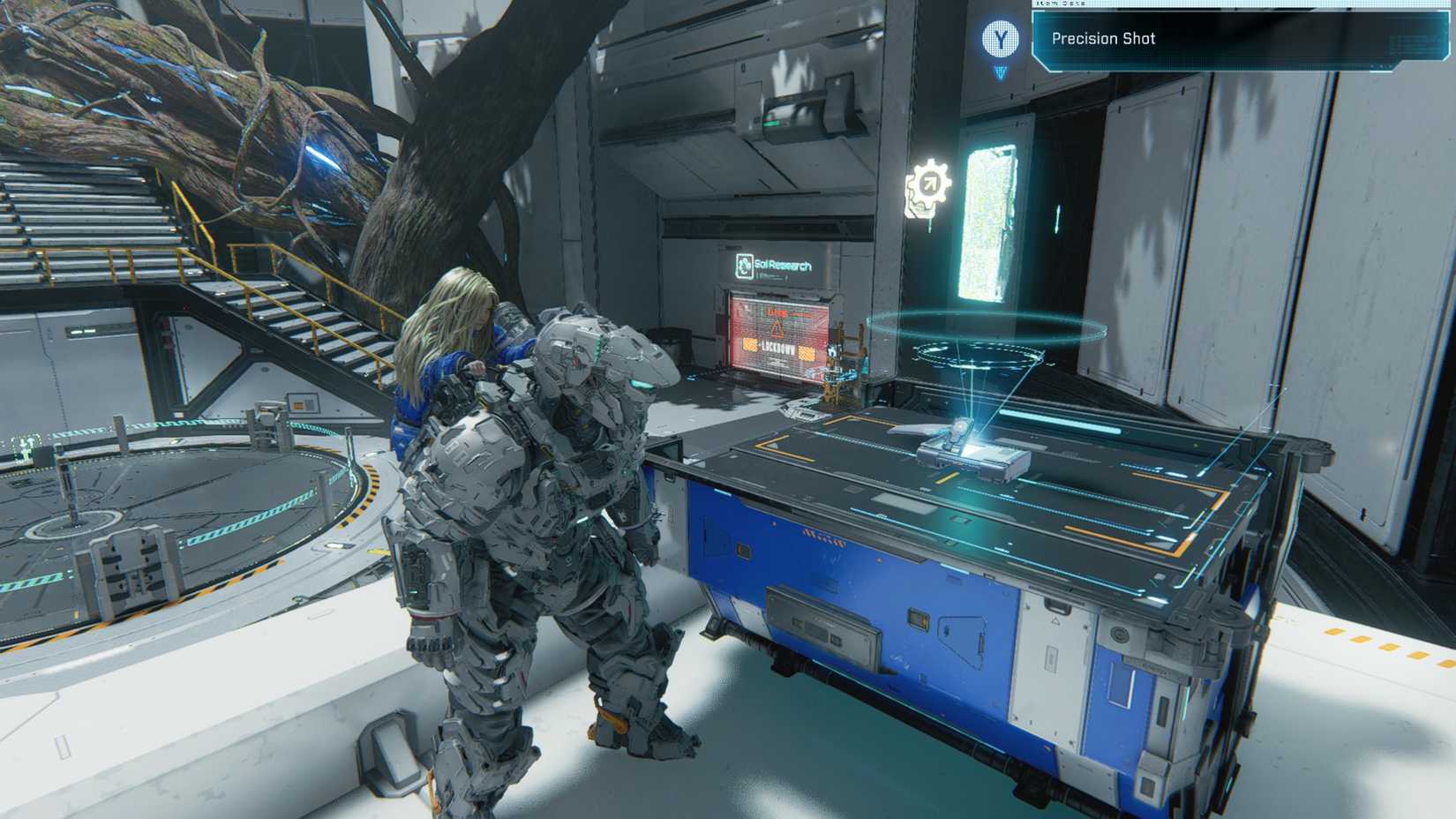Click the Precision Shot text
The image size is (1456, 819).
tap(1103, 38)
